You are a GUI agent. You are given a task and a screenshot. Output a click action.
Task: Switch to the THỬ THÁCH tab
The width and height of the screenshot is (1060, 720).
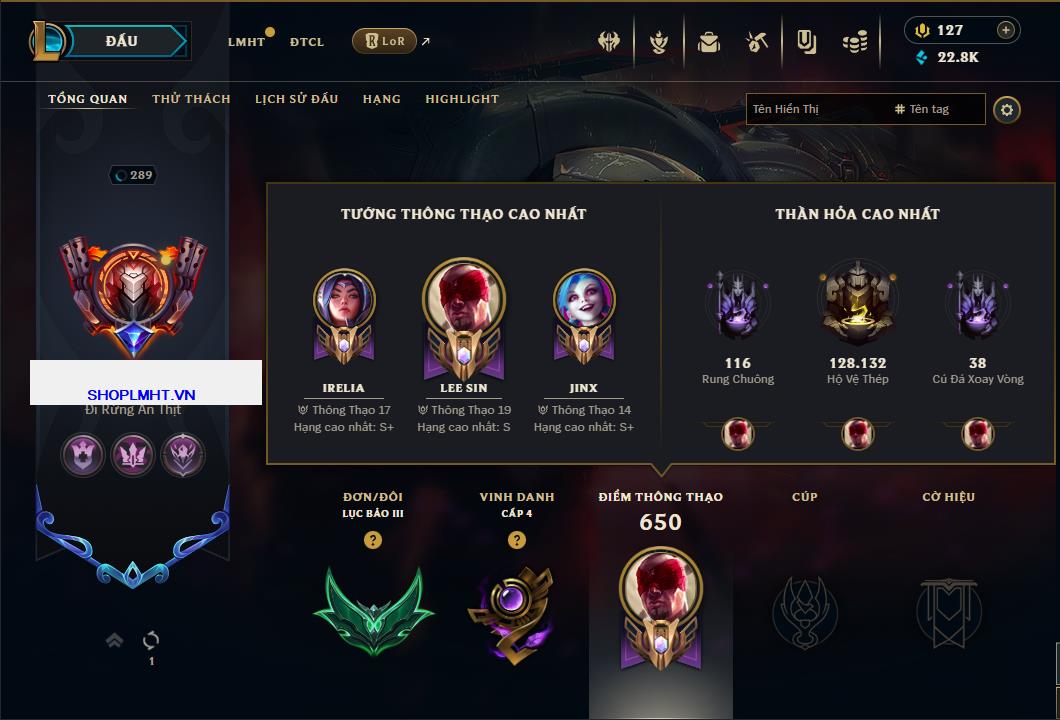click(191, 99)
